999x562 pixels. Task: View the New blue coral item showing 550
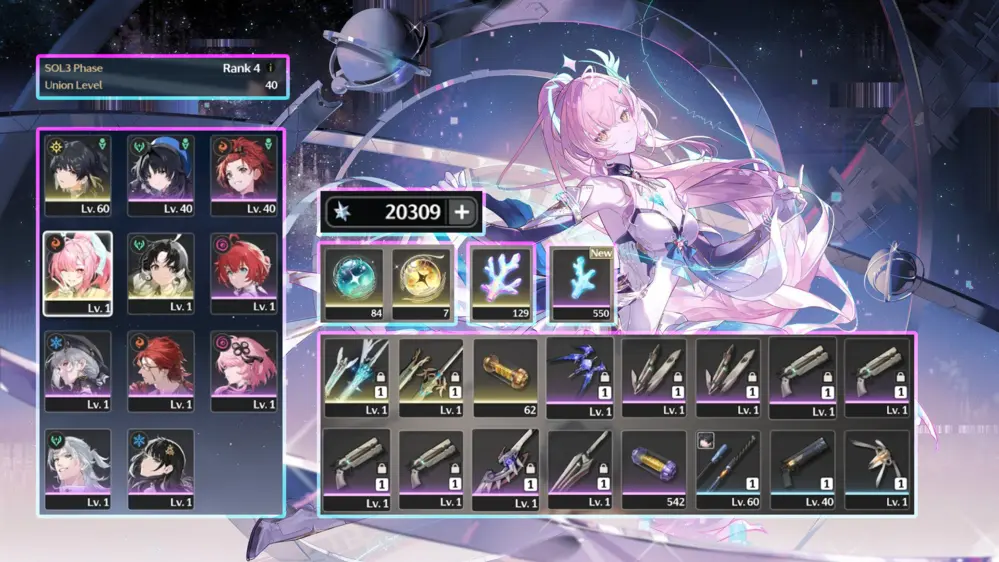(x=584, y=284)
